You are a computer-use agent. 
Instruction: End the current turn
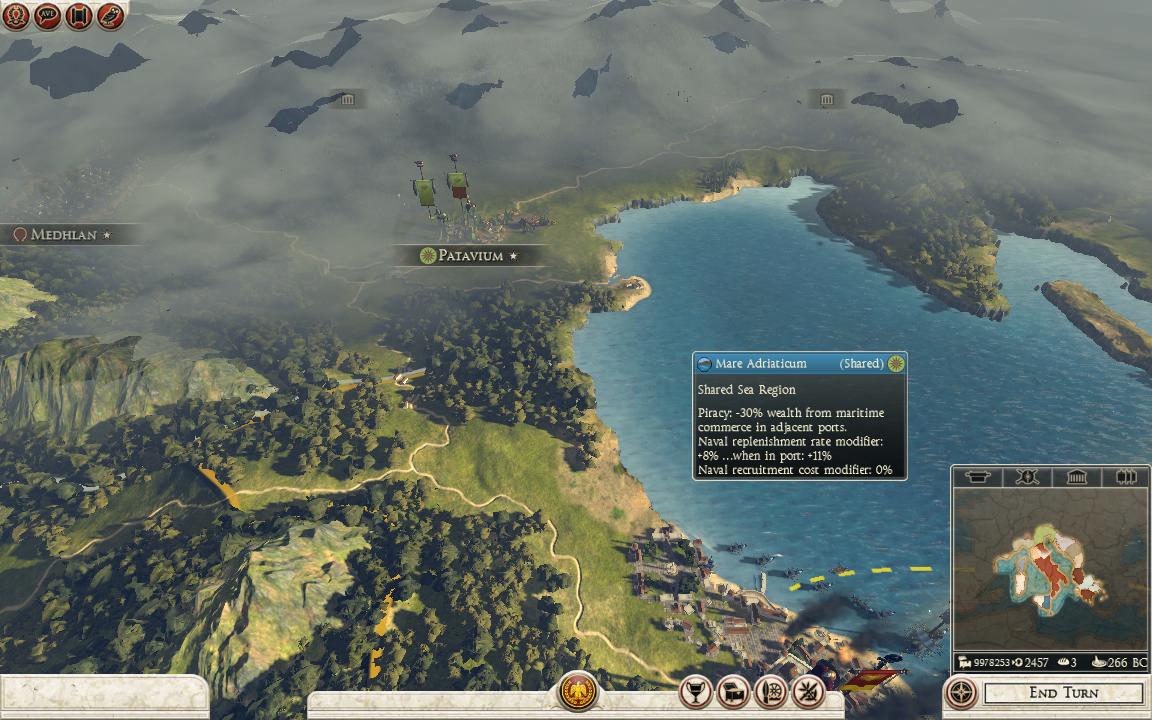click(1063, 693)
